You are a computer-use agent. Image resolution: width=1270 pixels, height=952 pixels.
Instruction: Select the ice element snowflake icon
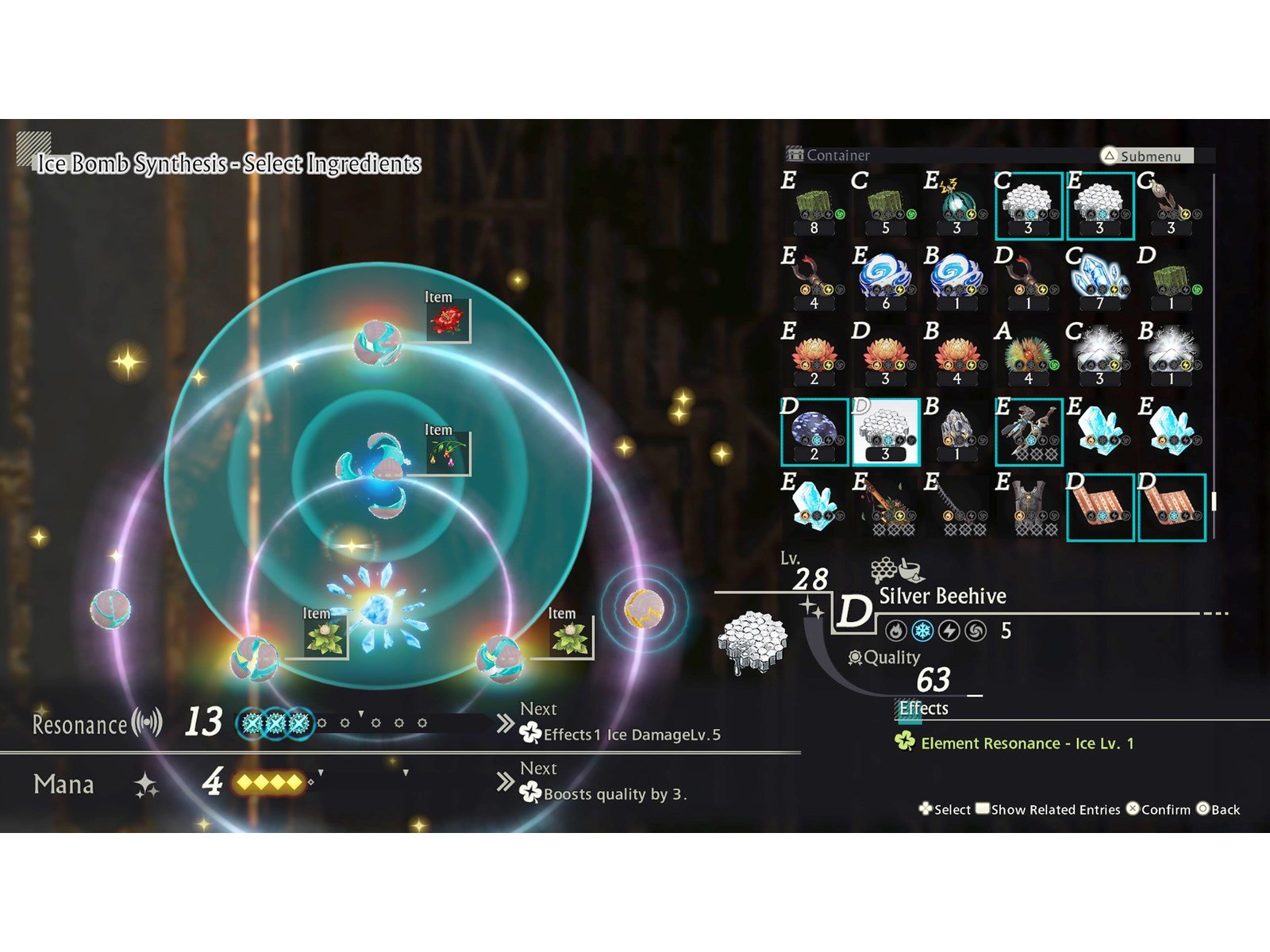pyautogui.click(x=922, y=631)
